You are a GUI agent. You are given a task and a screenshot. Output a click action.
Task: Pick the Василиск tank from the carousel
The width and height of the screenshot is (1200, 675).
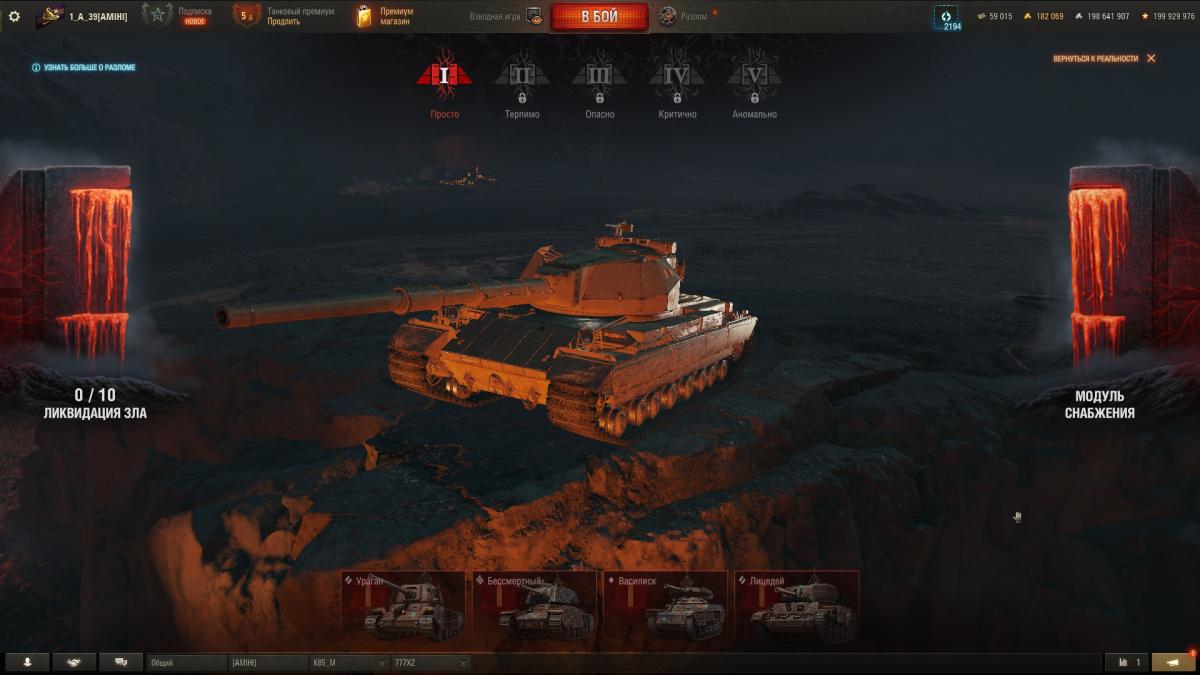[x=665, y=606]
